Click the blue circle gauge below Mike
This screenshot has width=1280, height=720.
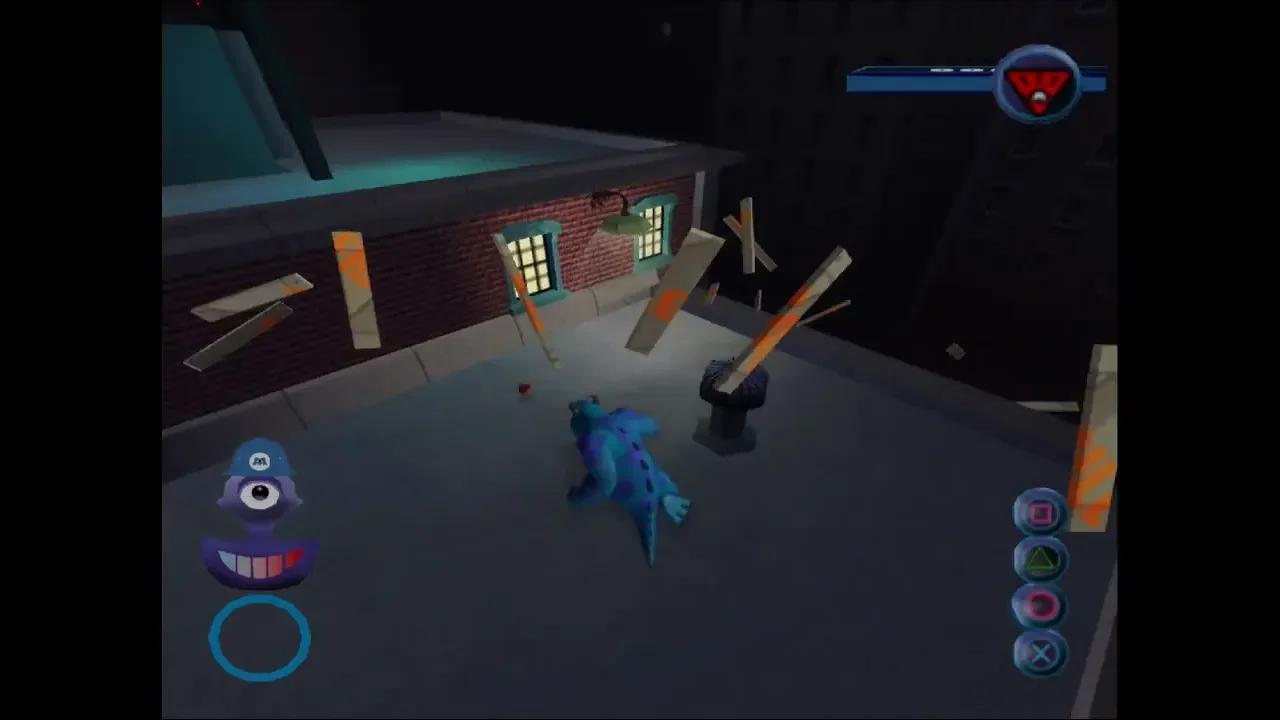[x=258, y=638]
